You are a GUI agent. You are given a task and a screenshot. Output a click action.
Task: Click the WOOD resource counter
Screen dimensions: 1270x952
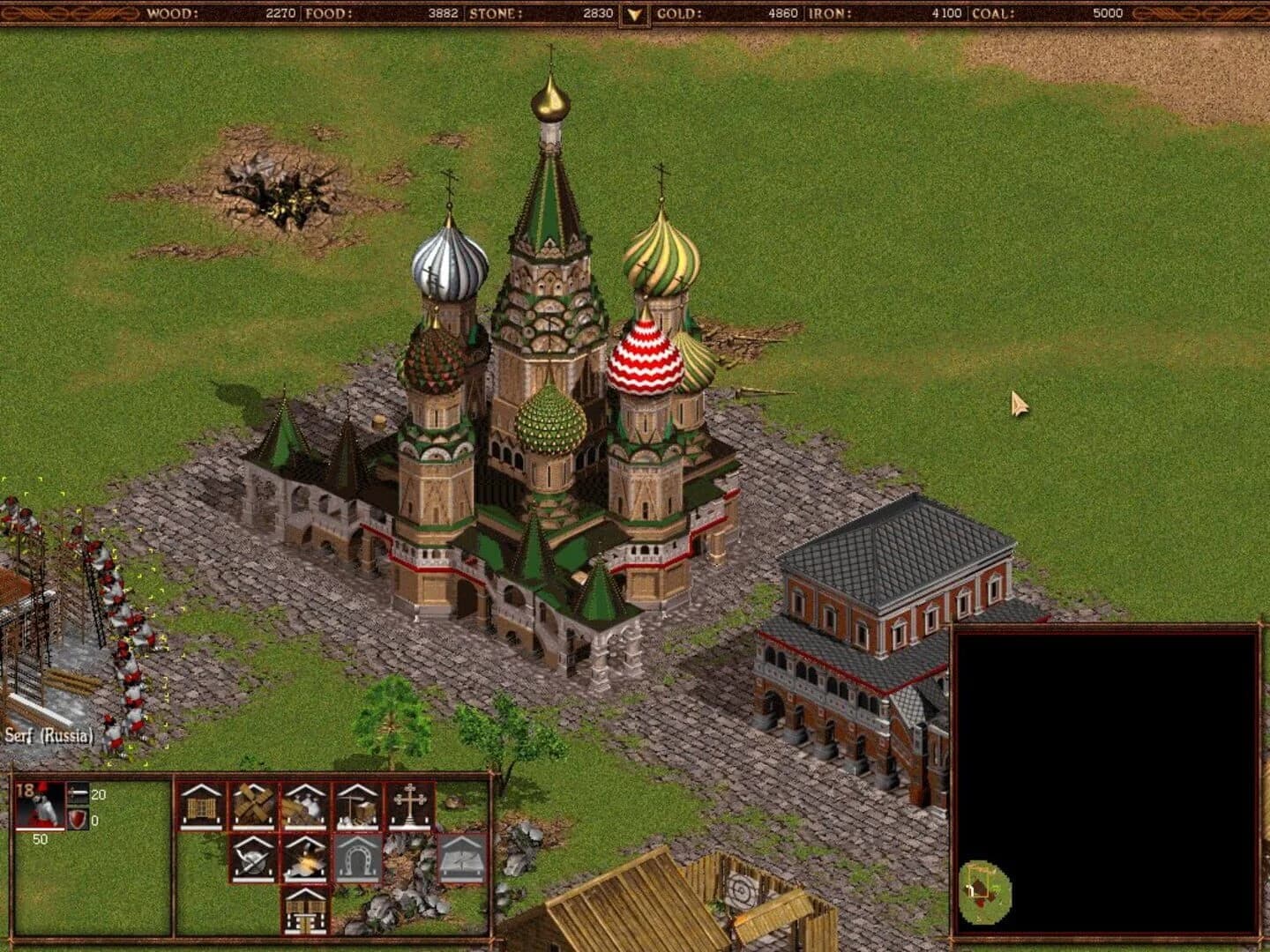pyautogui.click(x=279, y=12)
